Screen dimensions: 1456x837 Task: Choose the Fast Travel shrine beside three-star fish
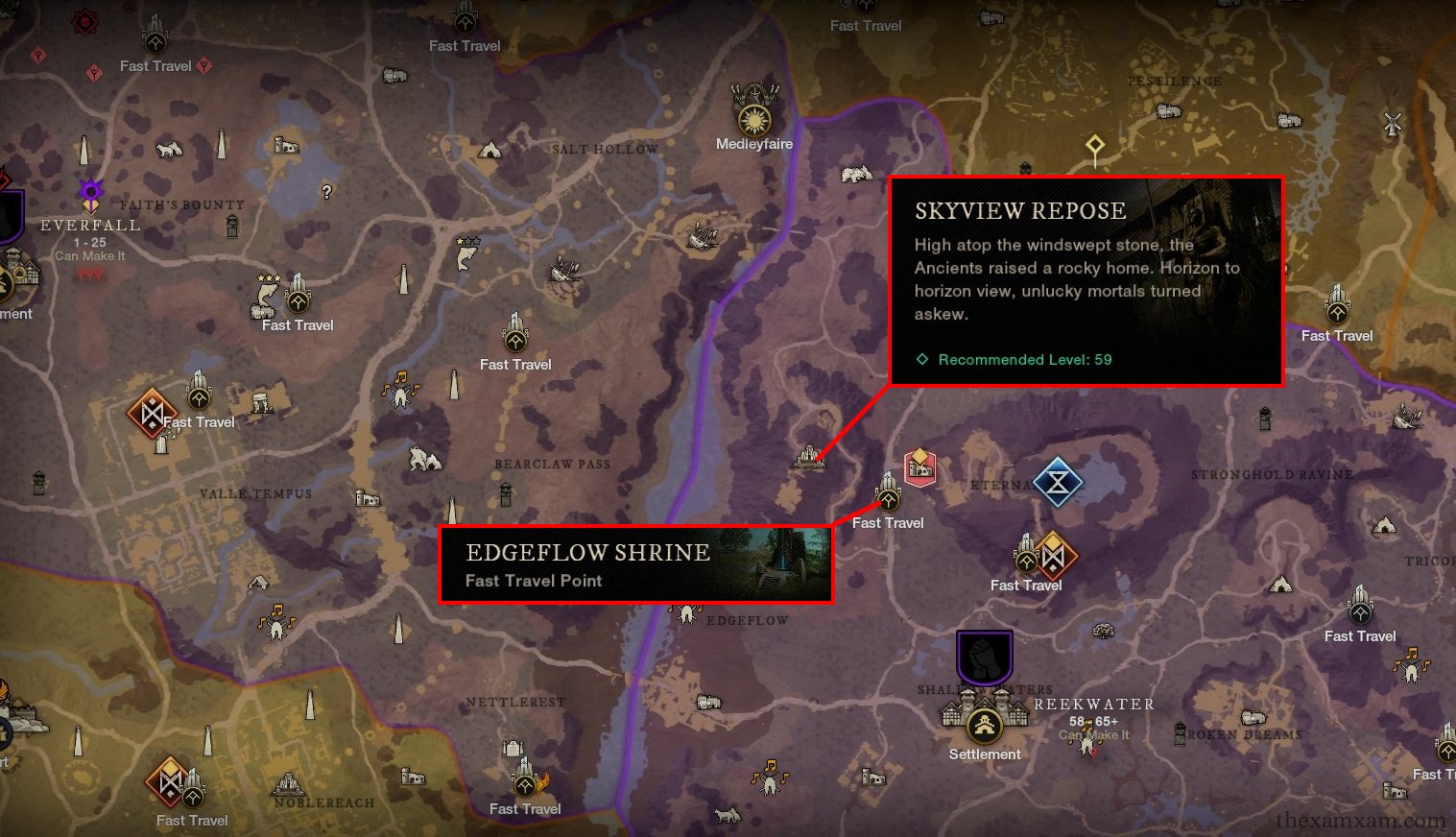click(298, 298)
